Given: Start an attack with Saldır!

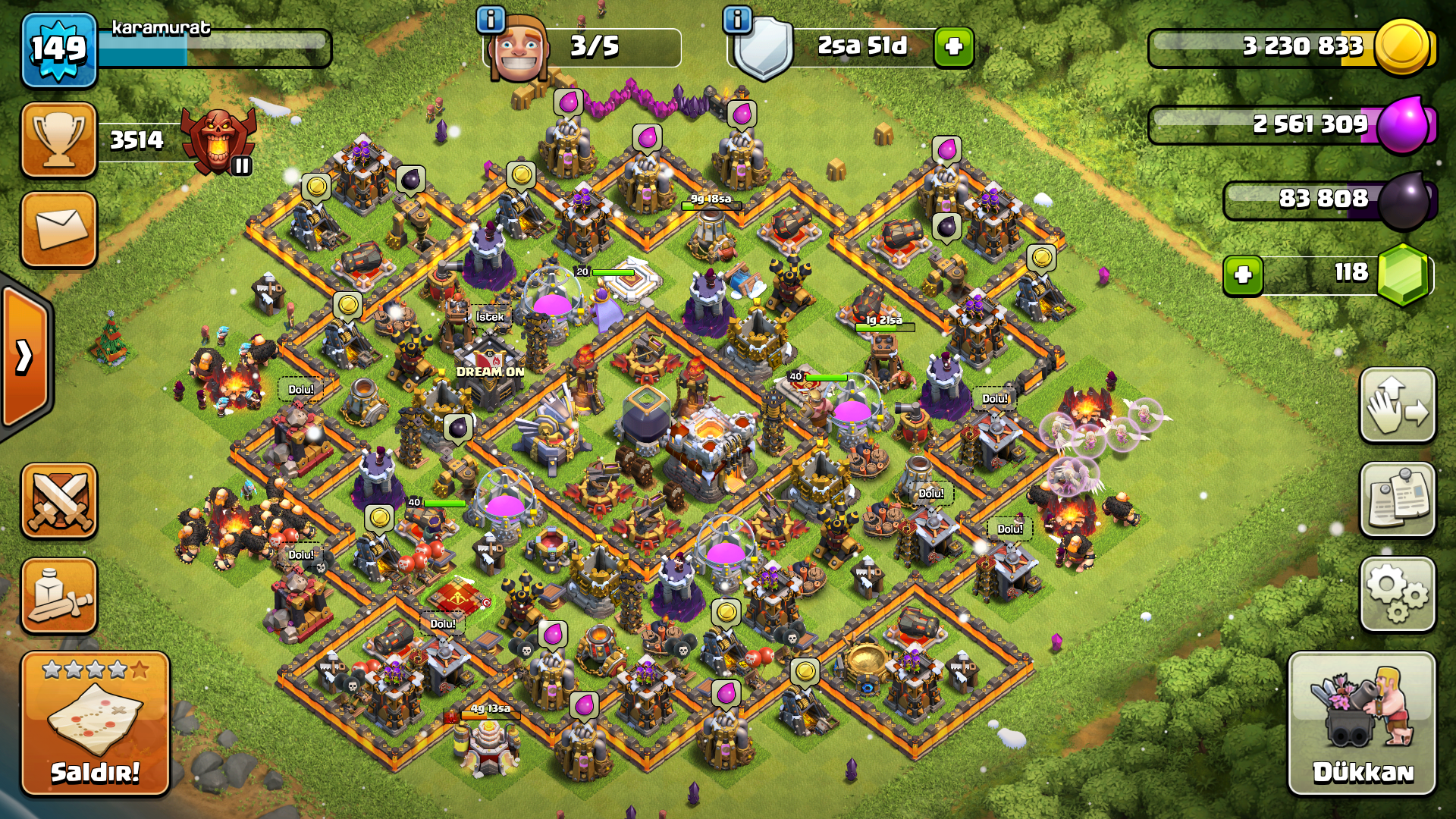Looking at the screenshot, I should coord(95,723).
